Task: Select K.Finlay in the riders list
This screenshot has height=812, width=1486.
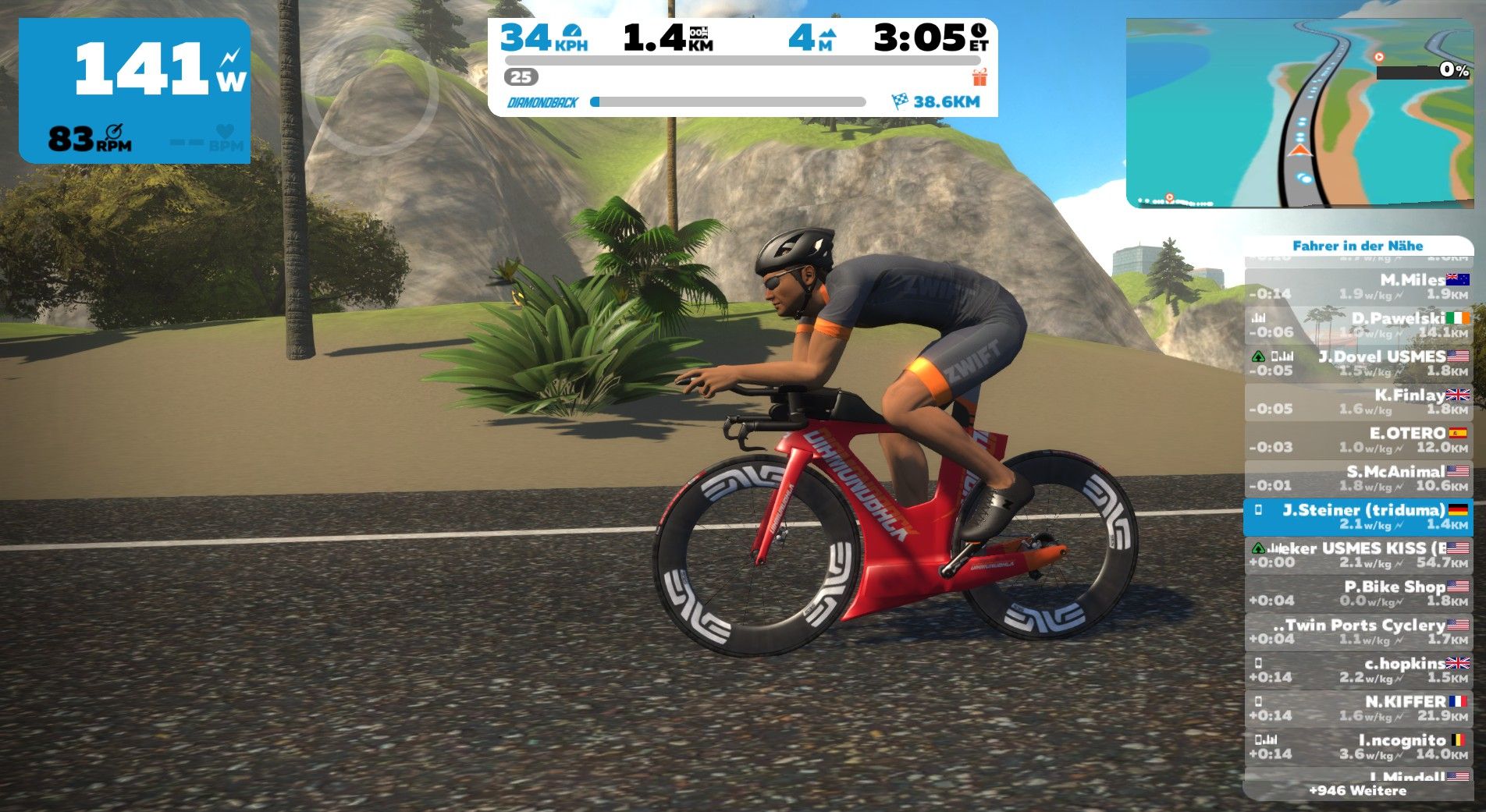Action: click(x=1358, y=401)
